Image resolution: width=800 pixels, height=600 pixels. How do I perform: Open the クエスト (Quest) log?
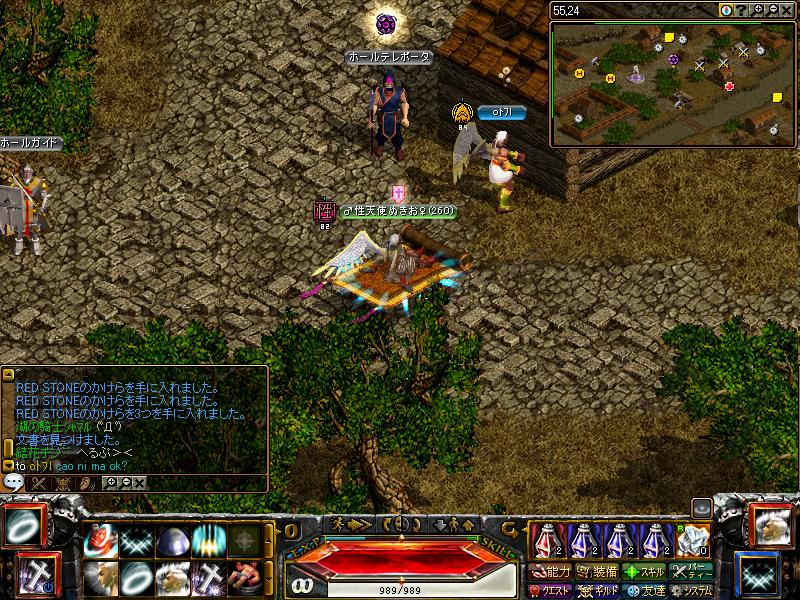[x=549, y=591]
